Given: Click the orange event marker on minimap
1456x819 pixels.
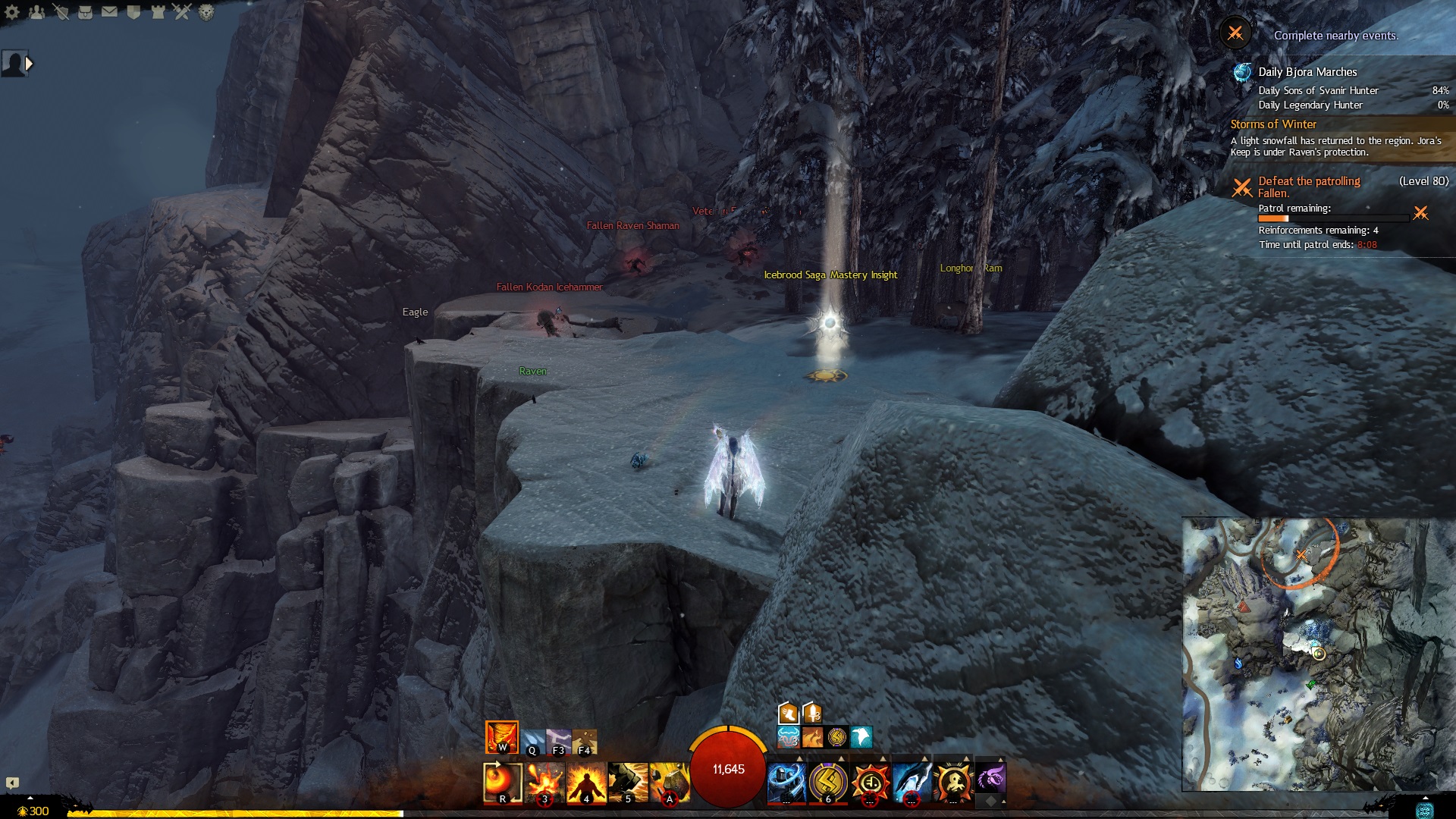Looking at the screenshot, I should pyautogui.click(x=1301, y=555).
